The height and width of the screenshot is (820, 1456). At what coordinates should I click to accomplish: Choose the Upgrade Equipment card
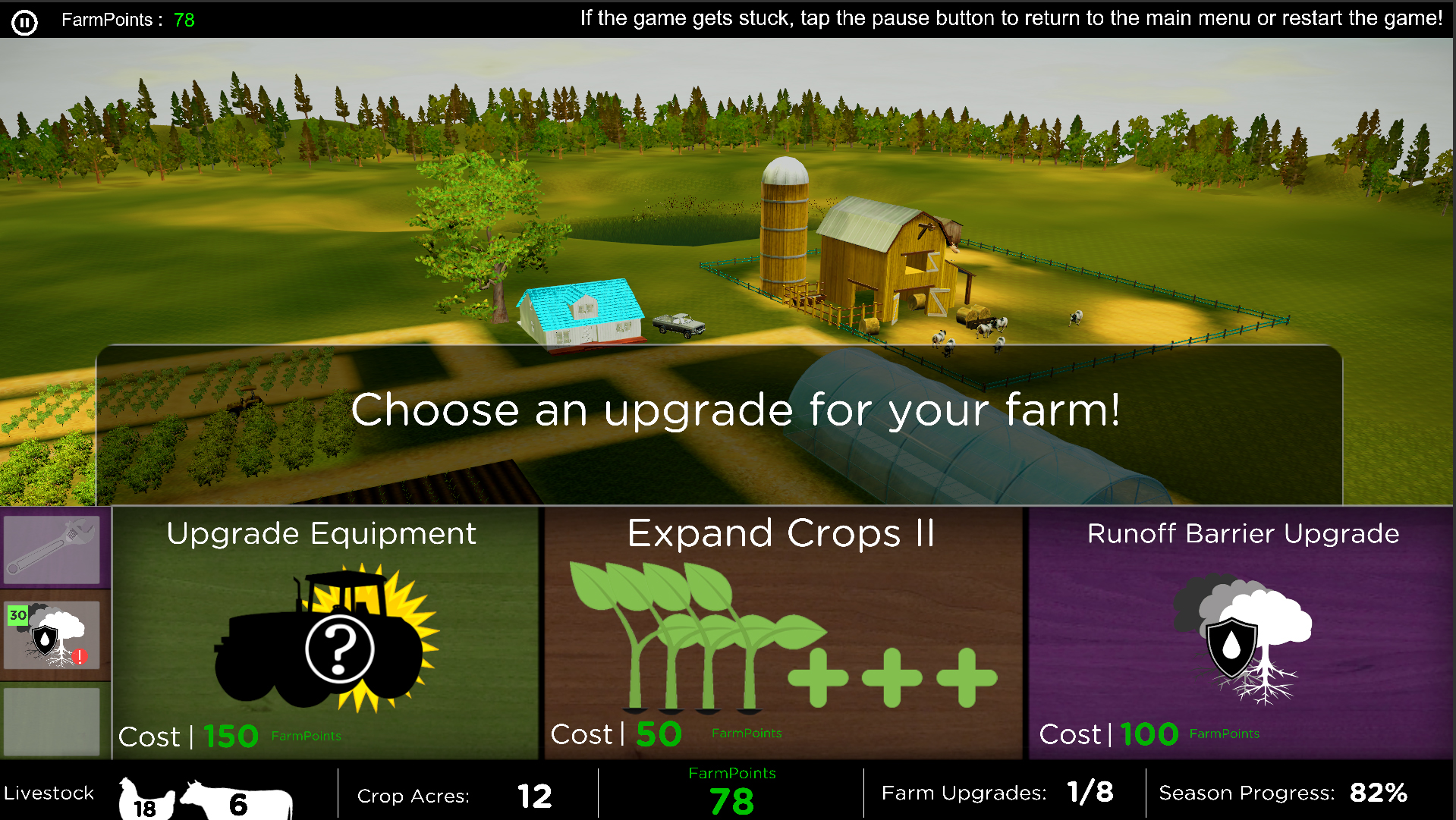(325, 633)
